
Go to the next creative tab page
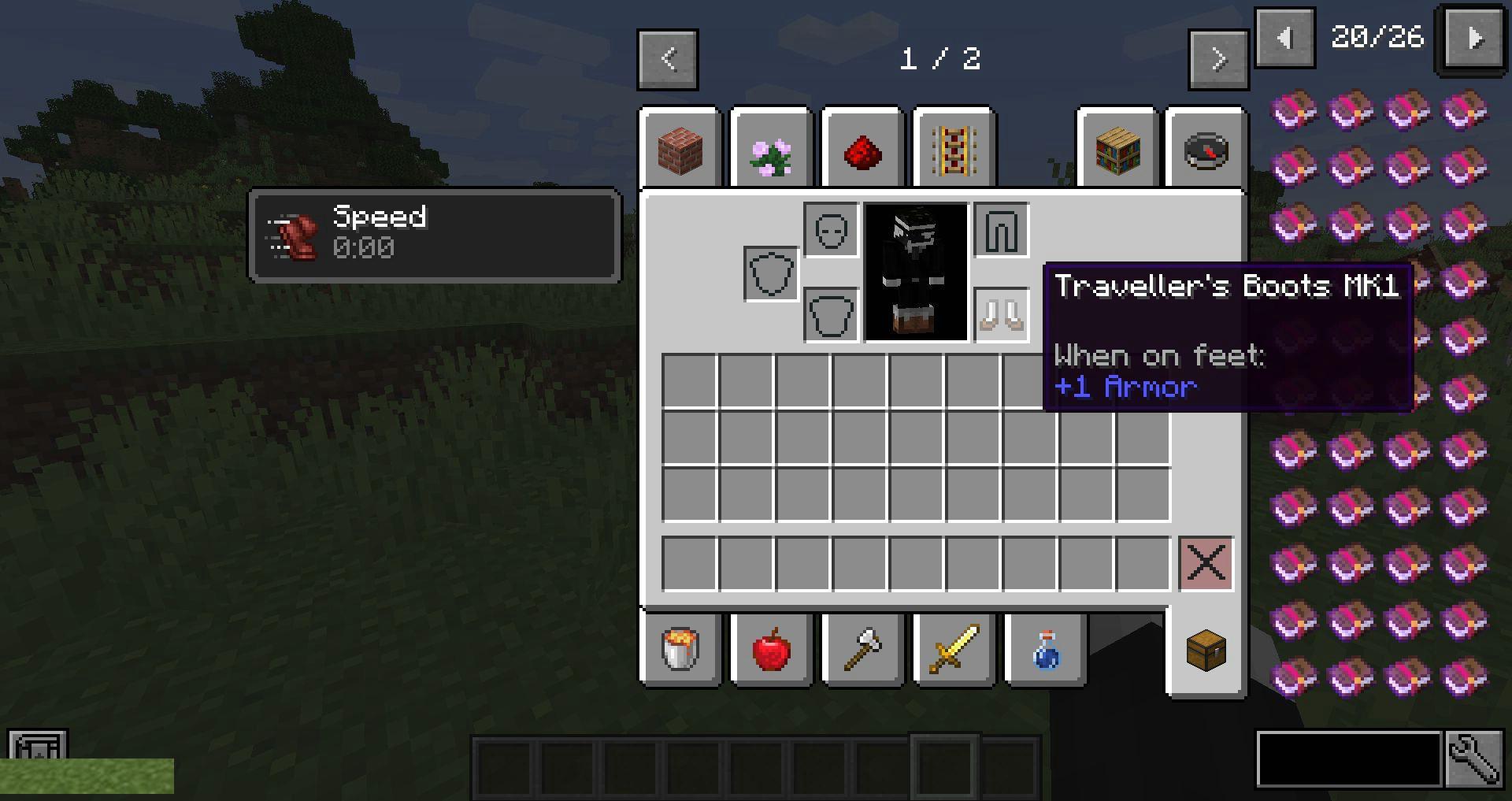1218,59
